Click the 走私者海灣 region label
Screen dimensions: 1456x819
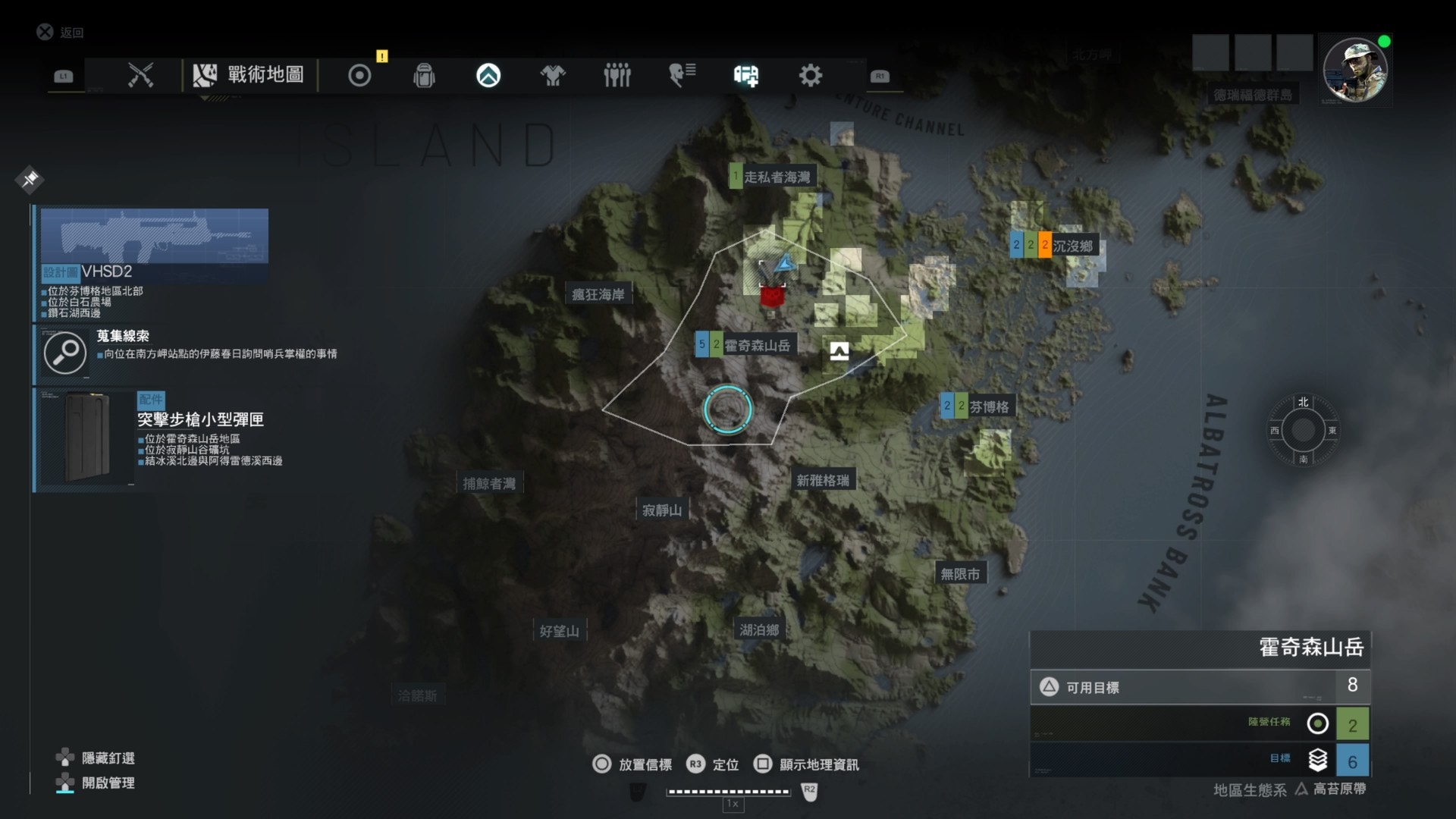coord(776,177)
